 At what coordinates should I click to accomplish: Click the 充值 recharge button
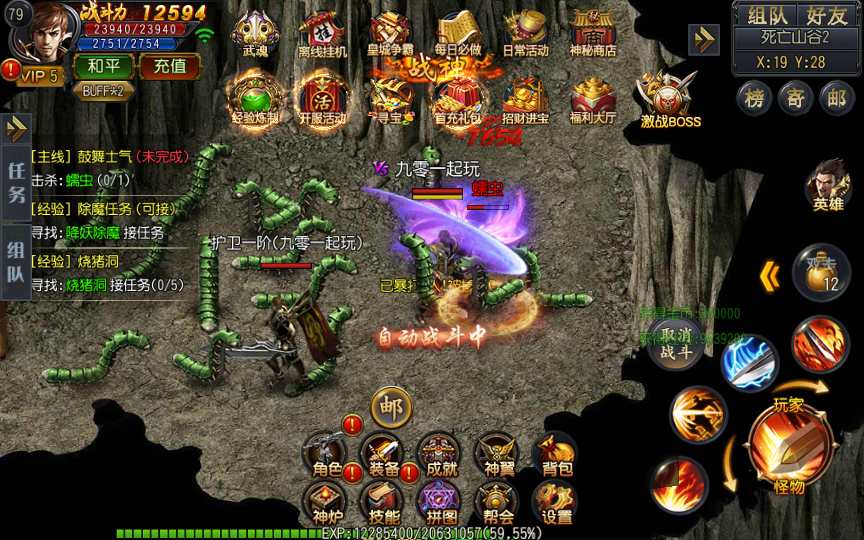169,67
